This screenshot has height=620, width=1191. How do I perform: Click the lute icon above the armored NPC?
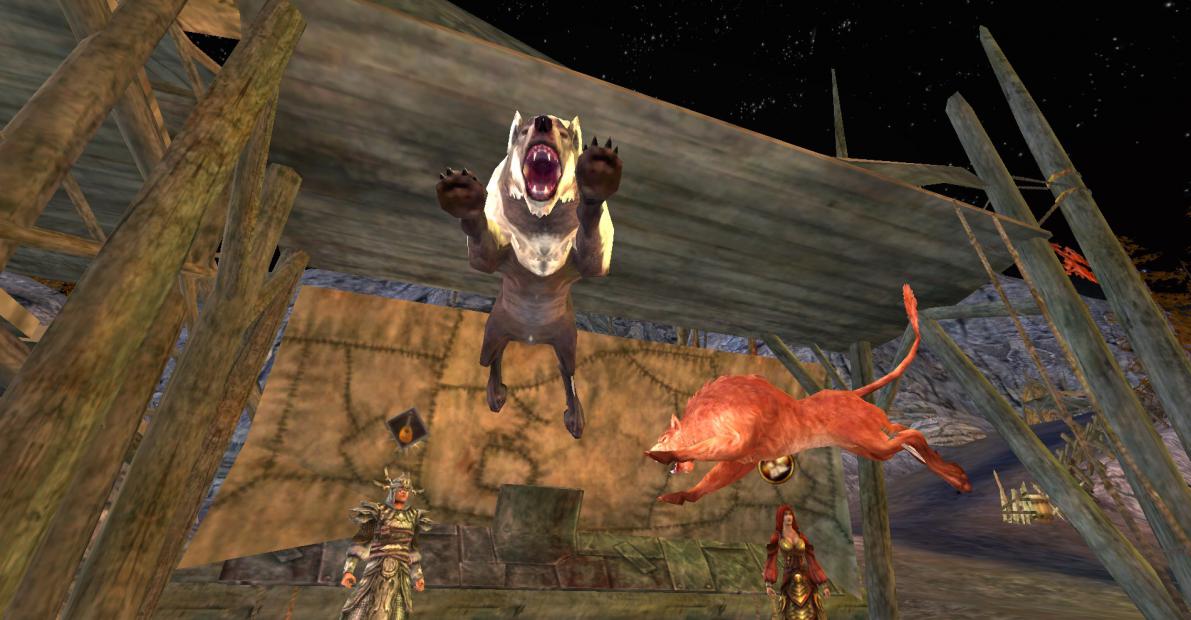click(407, 431)
